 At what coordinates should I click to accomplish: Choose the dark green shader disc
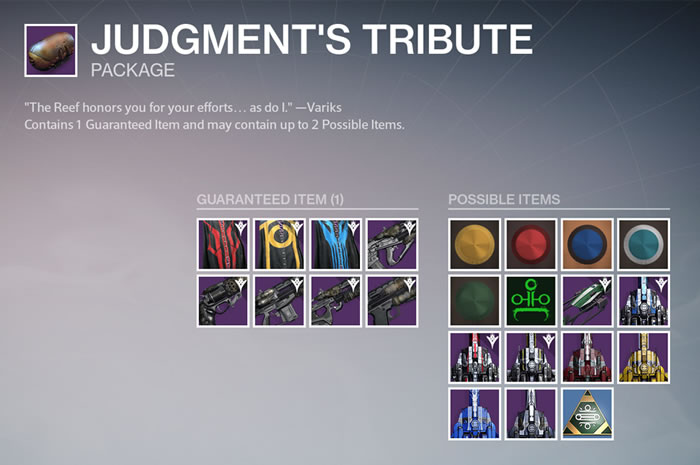pyautogui.click(x=474, y=301)
